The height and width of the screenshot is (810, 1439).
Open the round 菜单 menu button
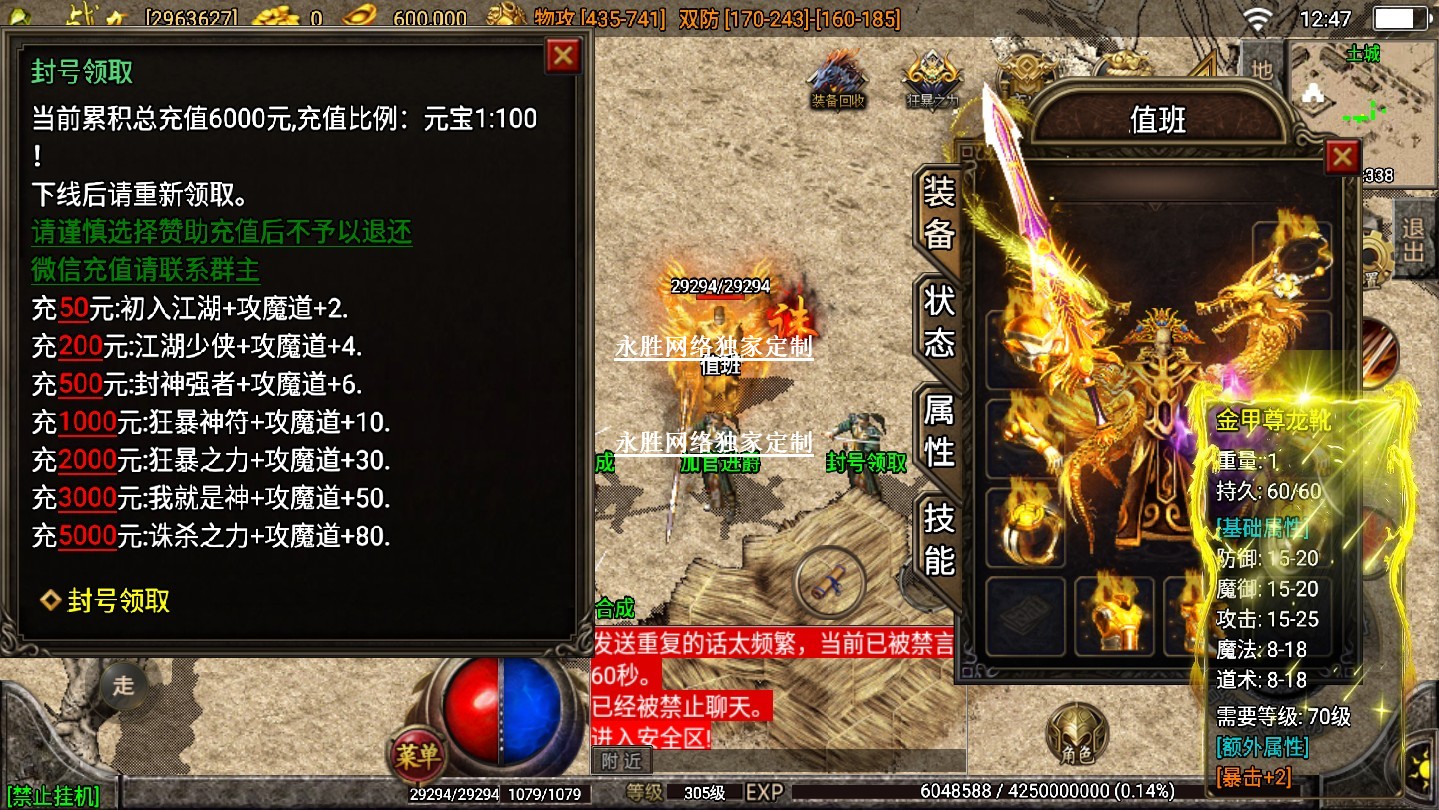click(417, 757)
